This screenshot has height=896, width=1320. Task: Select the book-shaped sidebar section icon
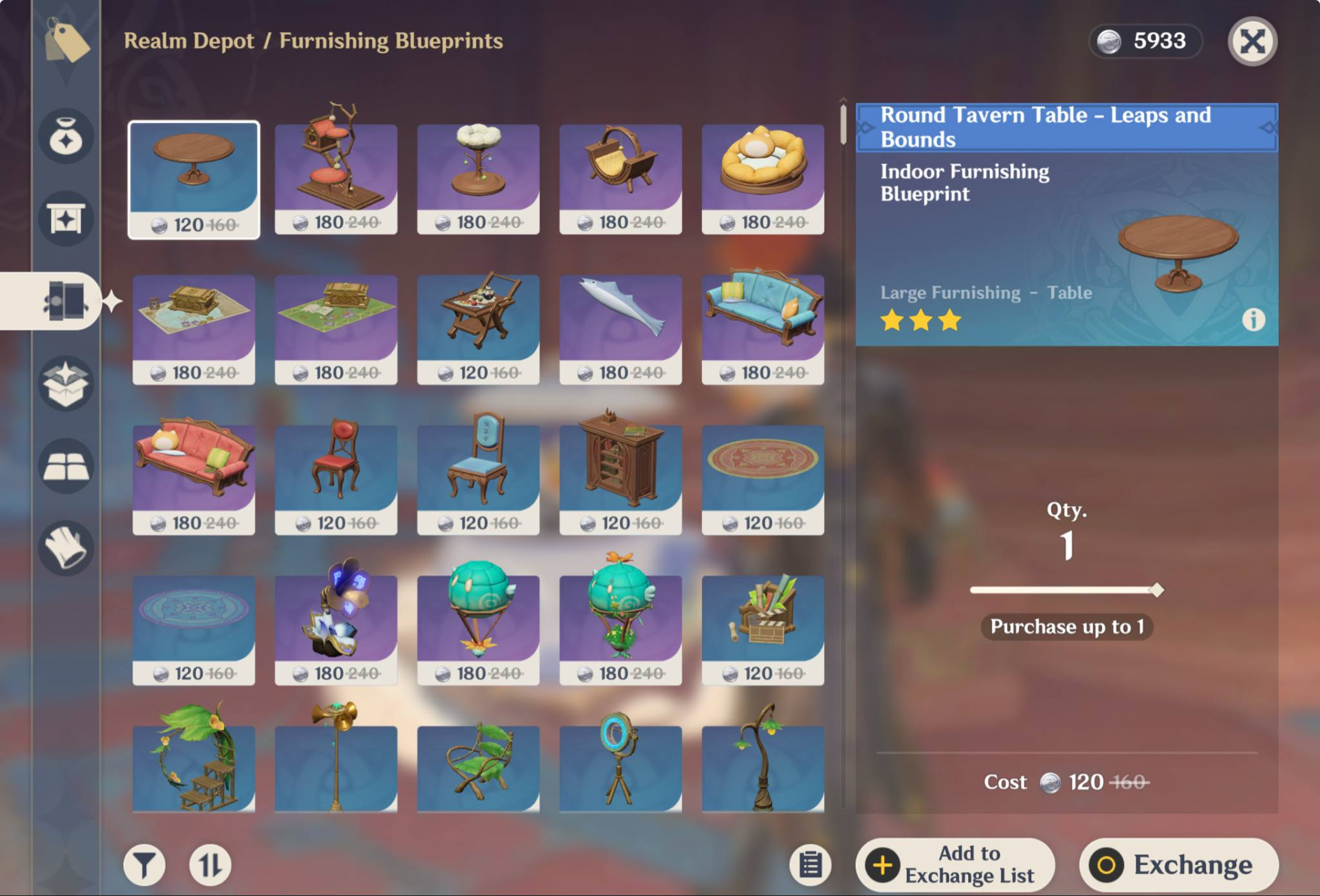[x=66, y=466]
